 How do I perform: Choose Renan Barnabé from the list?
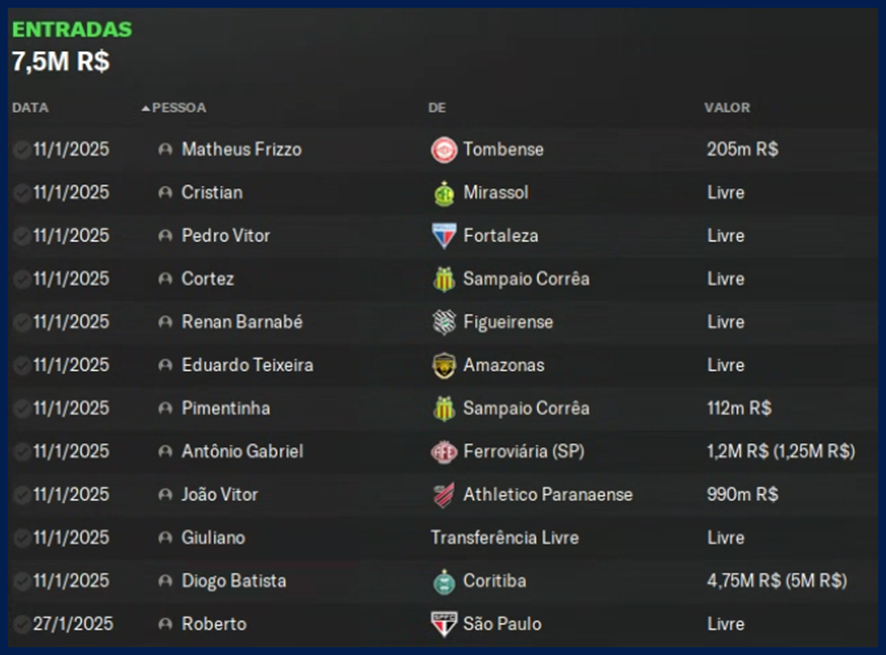point(242,322)
